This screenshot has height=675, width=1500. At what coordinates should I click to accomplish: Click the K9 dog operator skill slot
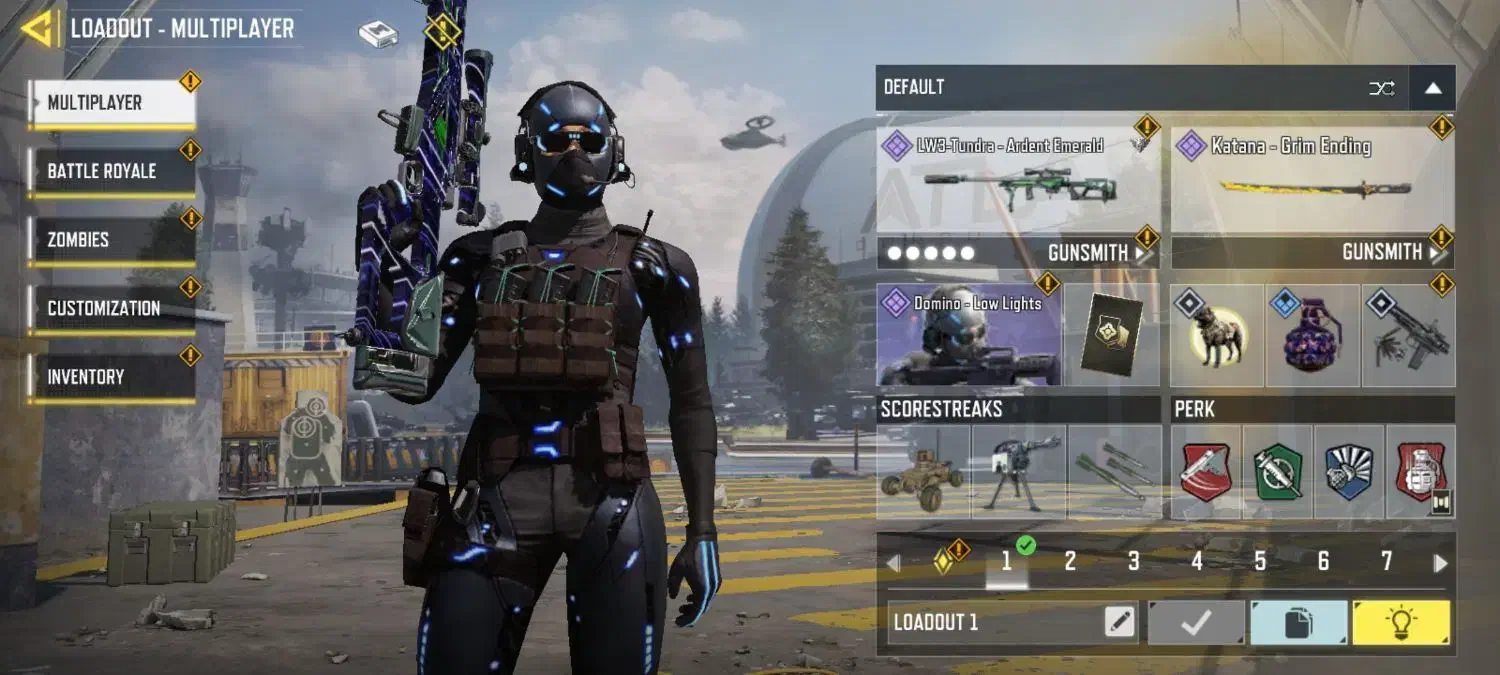[1217, 336]
